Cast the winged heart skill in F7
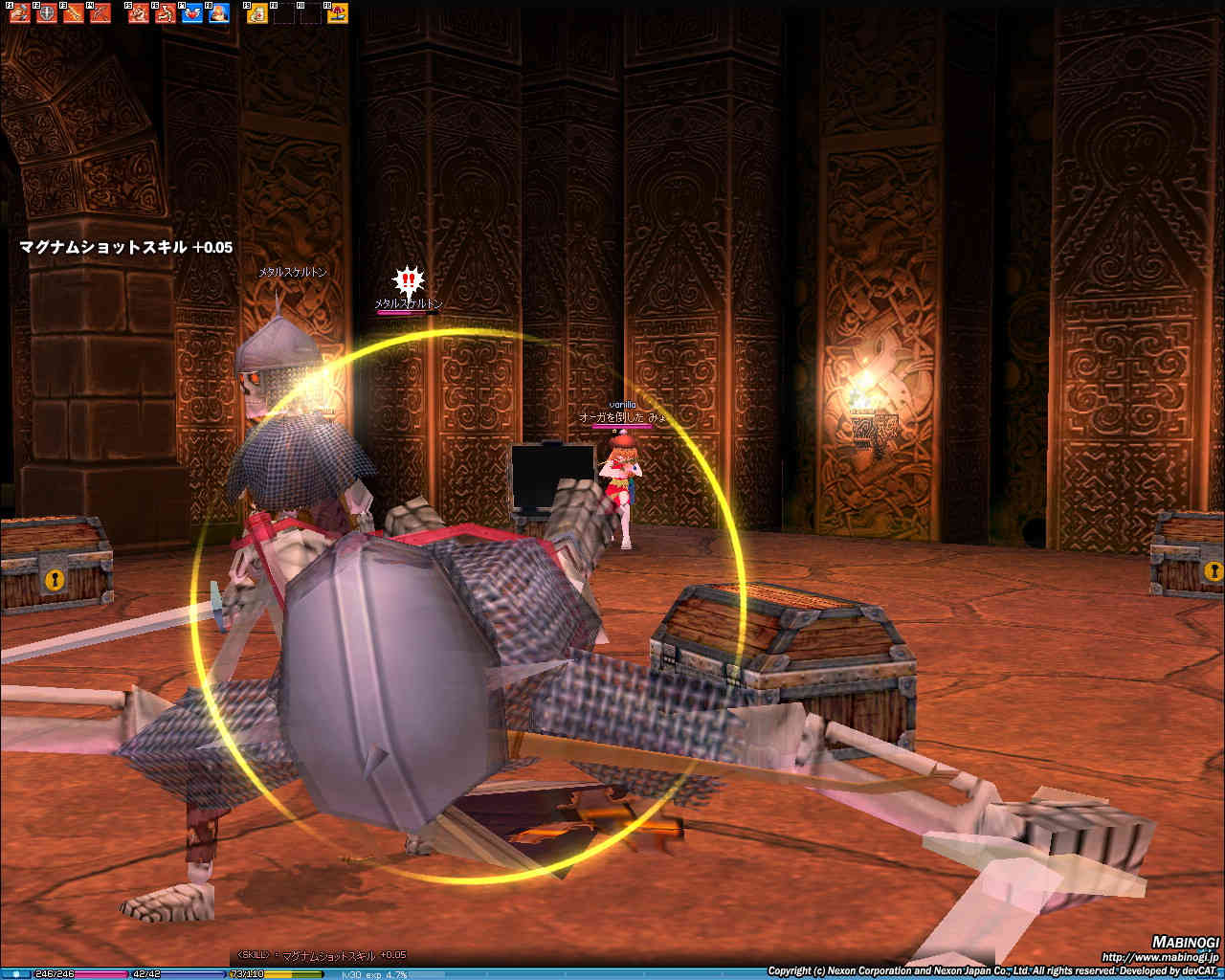 coord(192,13)
